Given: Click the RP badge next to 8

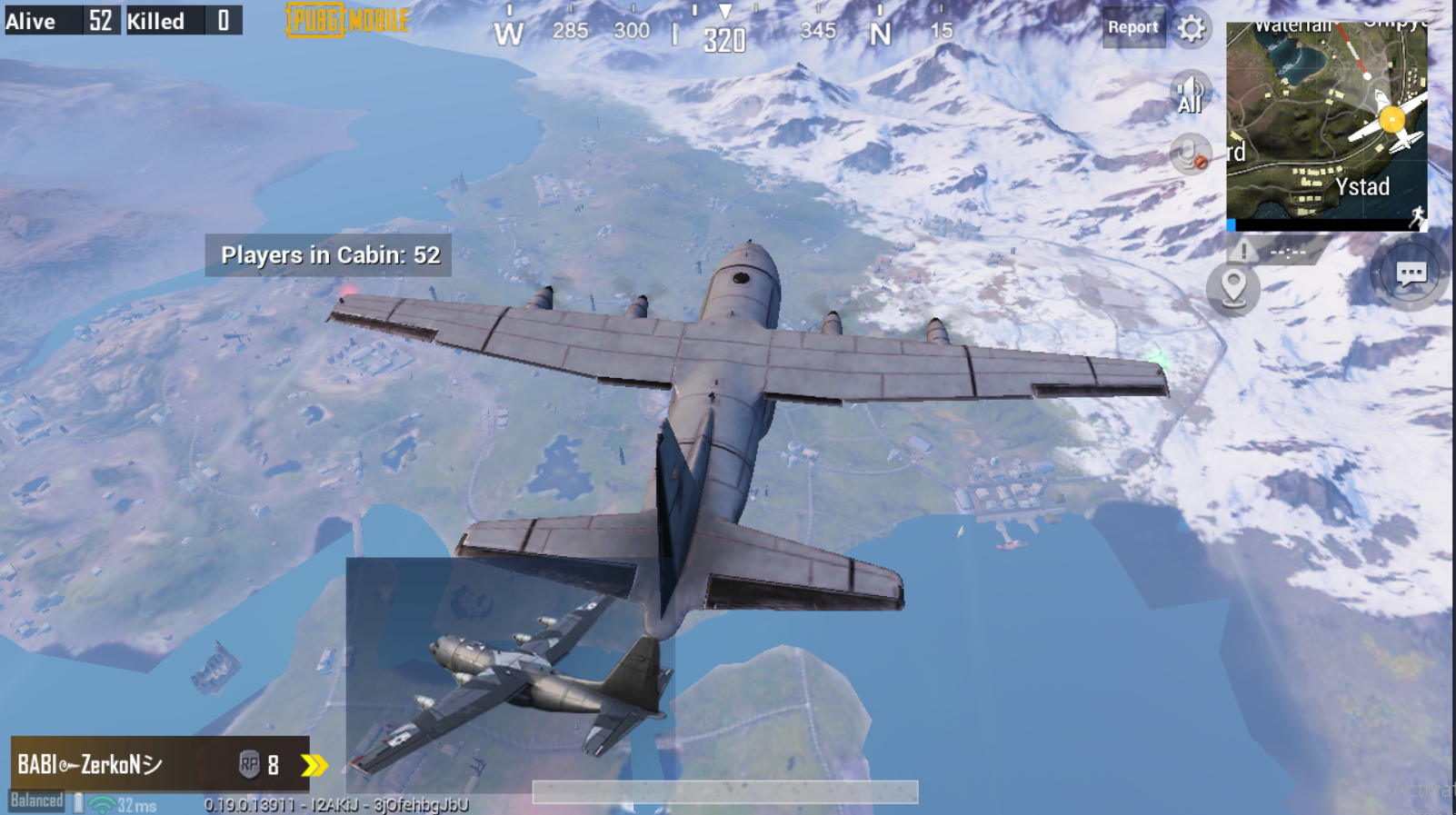Looking at the screenshot, I should tap(252, 765).
